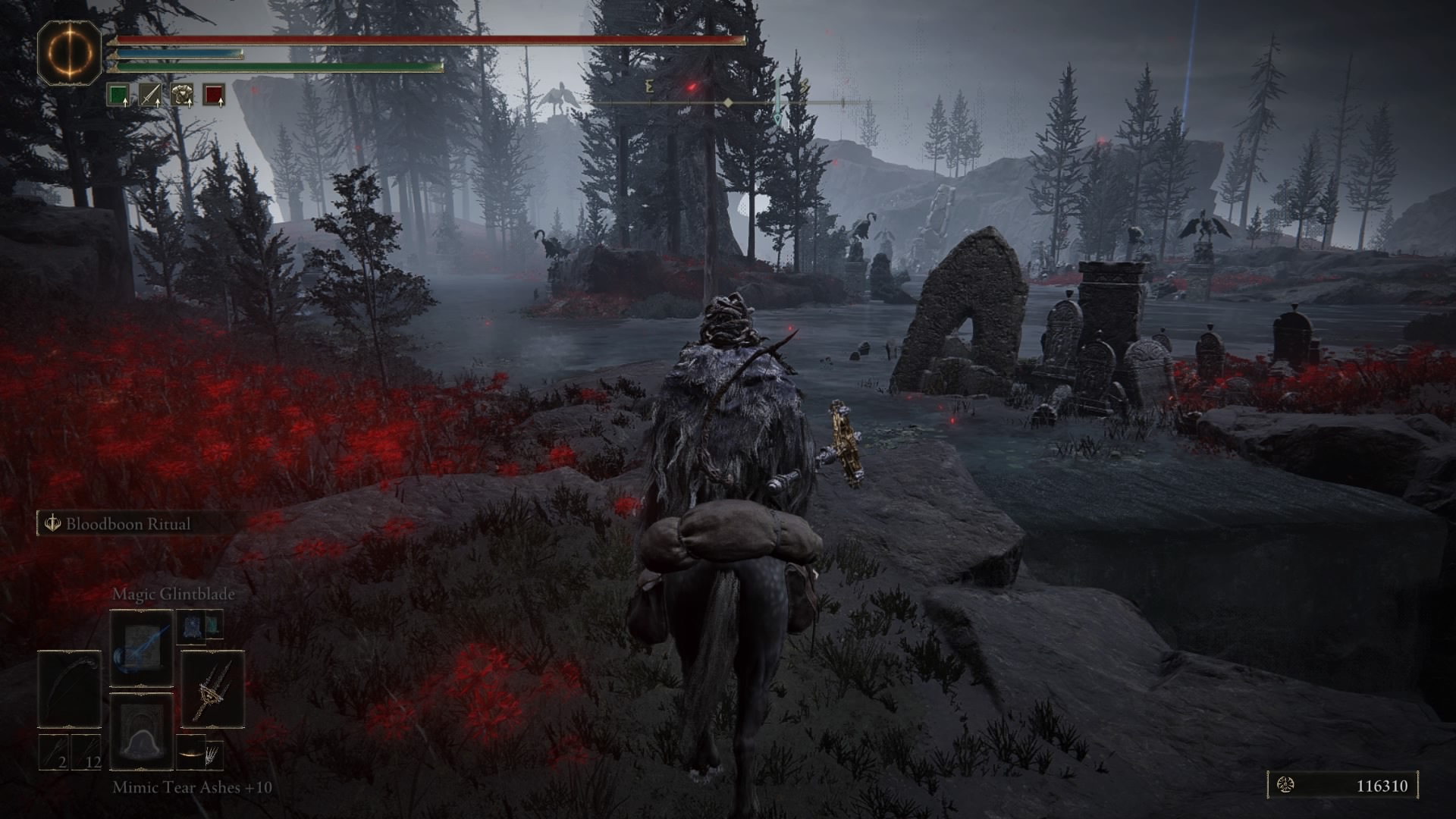Click the green square buff status icon
This screenshot has width=1456, height=819.
(x=118, y=96)
